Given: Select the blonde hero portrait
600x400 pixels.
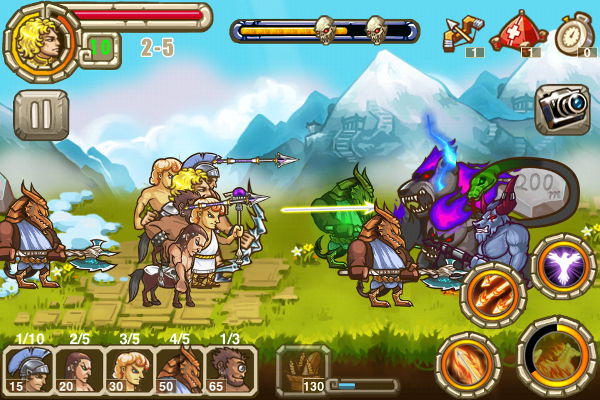Looking at the screenshot, I should pyautogui.click(x=42, y=37).
